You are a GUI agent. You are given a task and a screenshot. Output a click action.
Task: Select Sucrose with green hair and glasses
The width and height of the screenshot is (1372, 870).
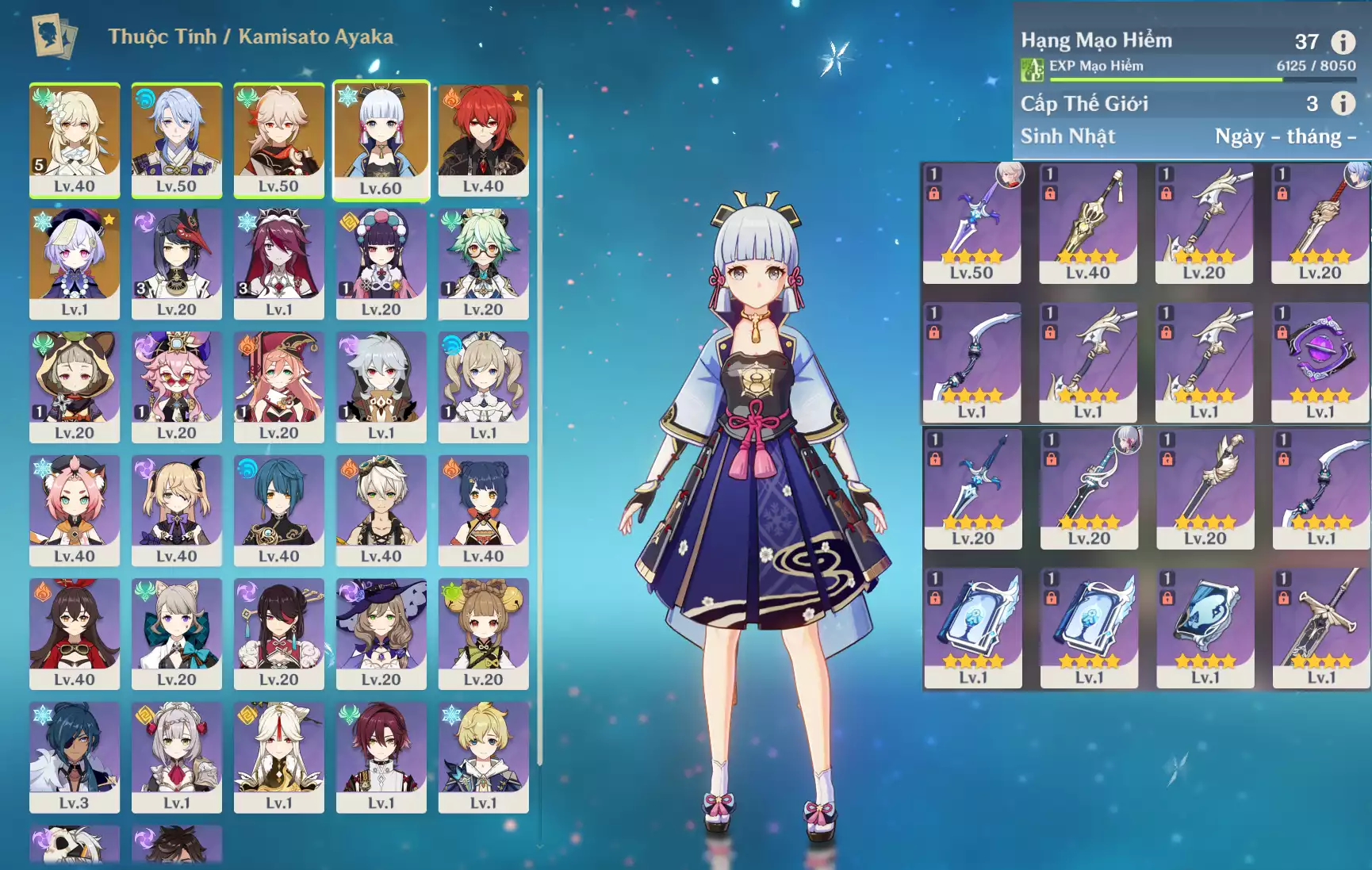tap(483, 263)
